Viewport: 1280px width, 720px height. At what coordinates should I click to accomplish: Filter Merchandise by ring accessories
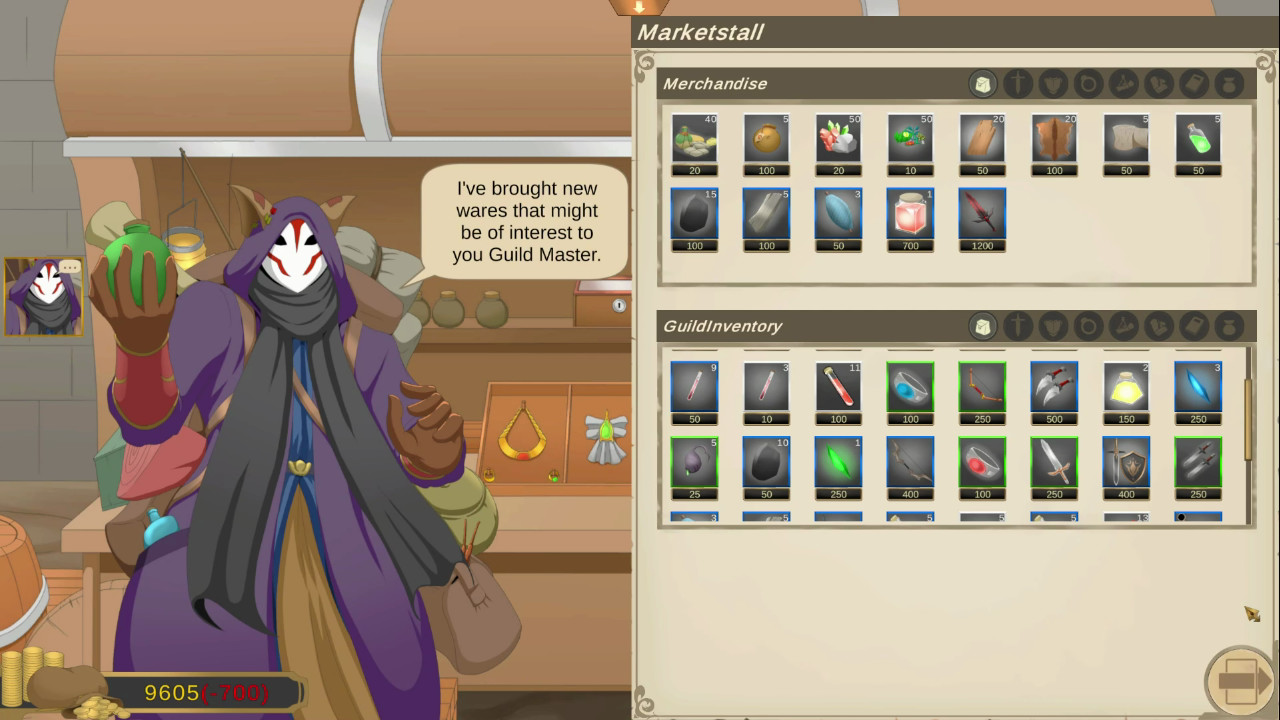(x=1088, y=84)
